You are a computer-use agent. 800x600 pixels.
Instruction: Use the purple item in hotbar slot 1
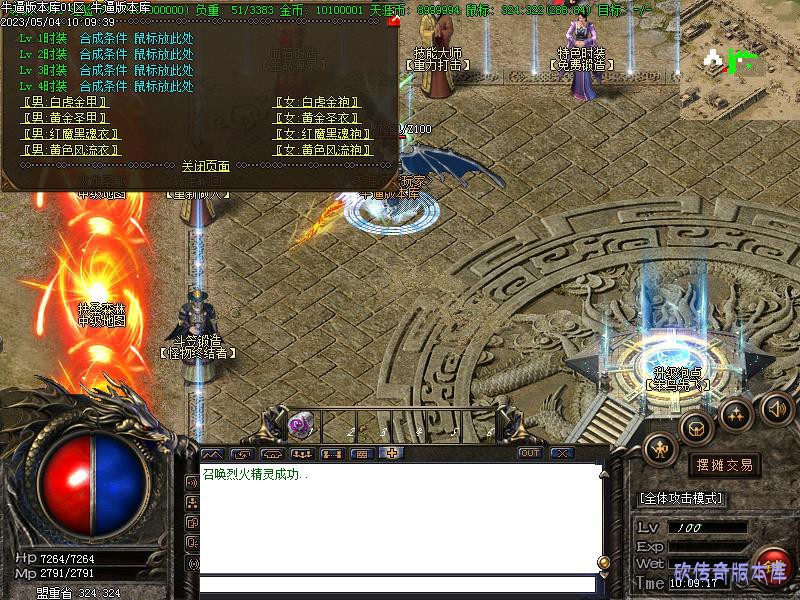[297, 425]
